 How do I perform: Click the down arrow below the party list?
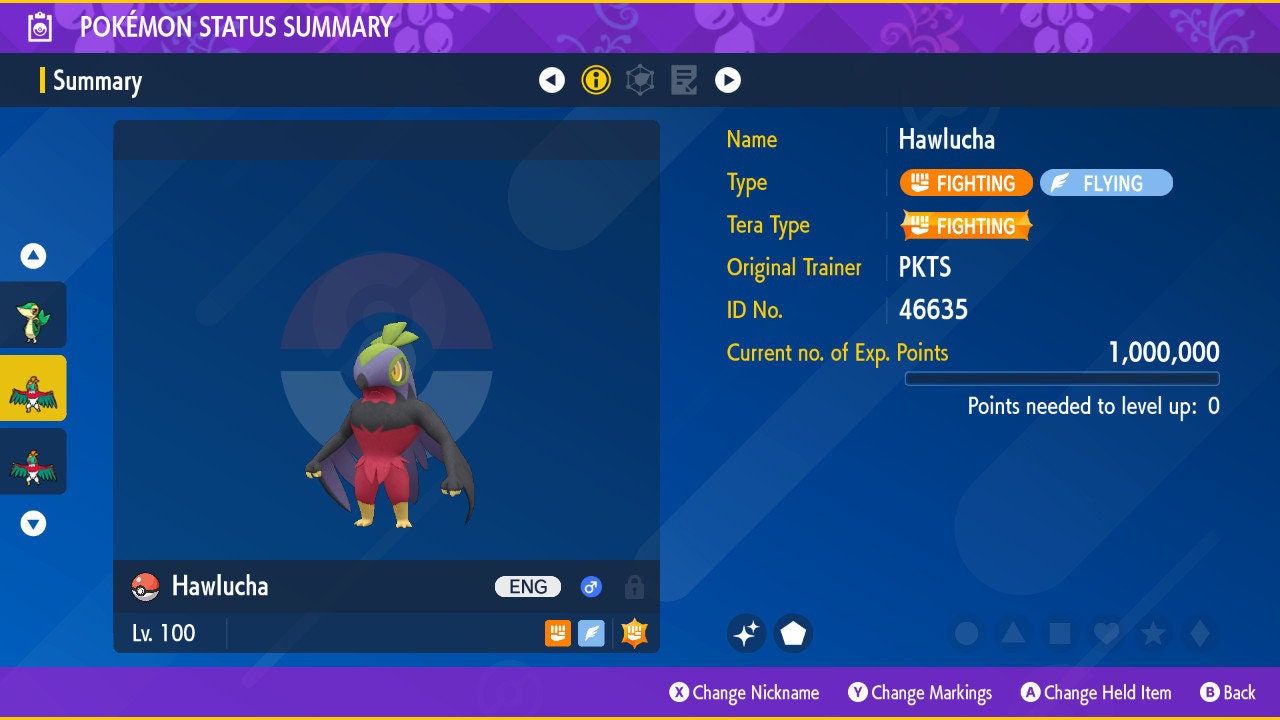click(x=34, y=523)
